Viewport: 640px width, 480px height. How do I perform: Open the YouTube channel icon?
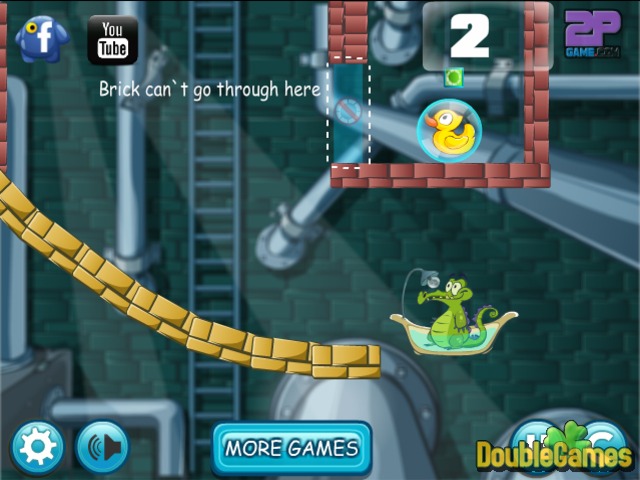[x=112, y=40]
